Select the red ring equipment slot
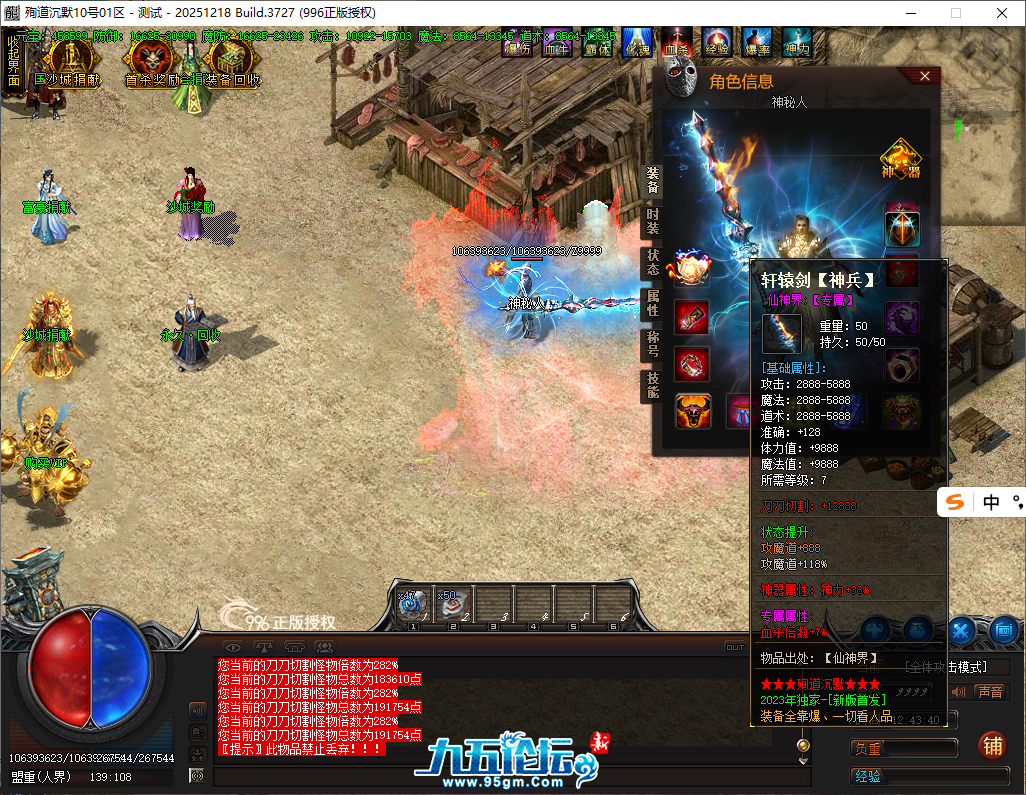The image size is (1026, 795). click(x=691, y=364)
